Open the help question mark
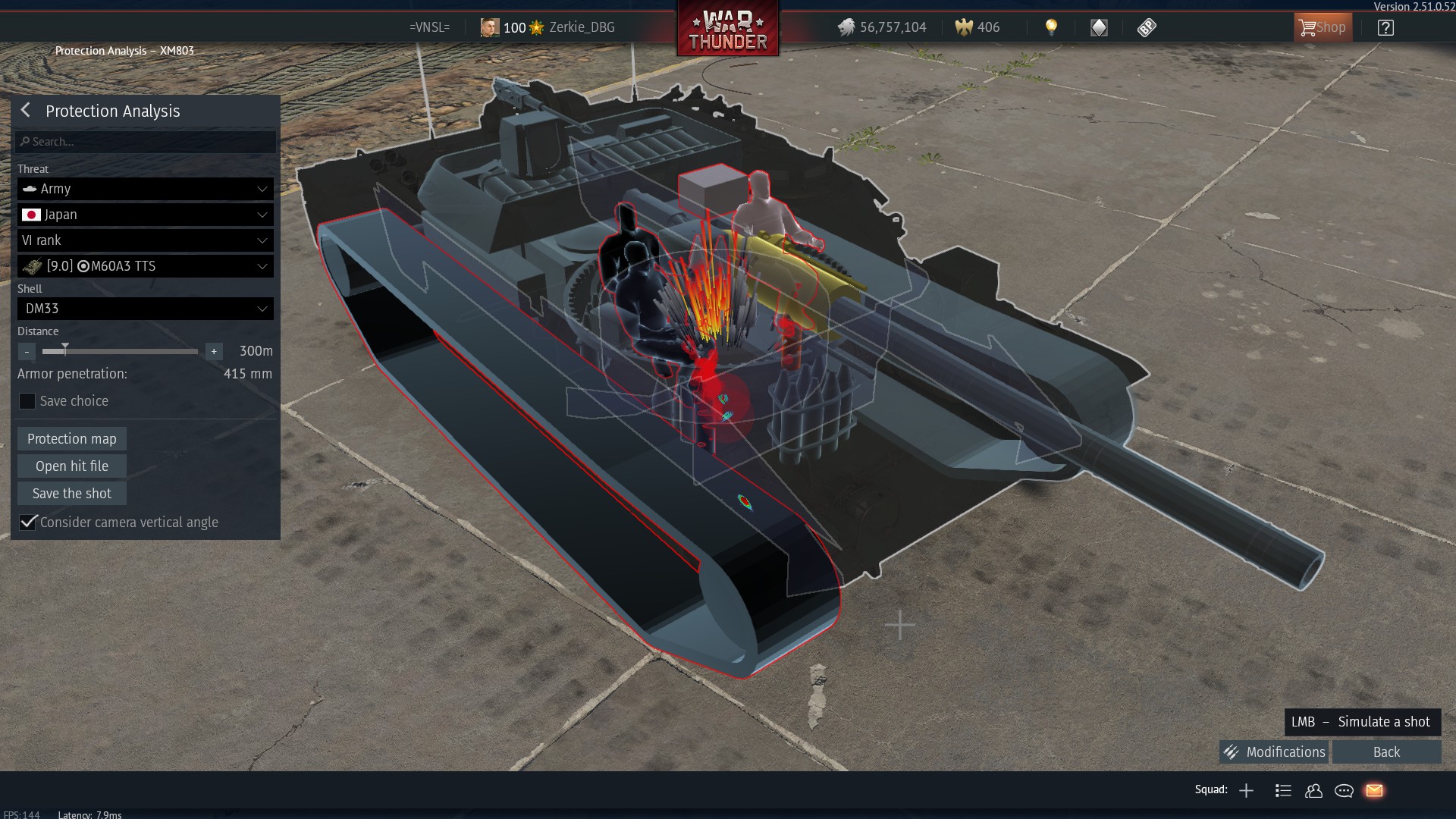This screenshot has width=1456, height=819. (x=1385, y=28)
